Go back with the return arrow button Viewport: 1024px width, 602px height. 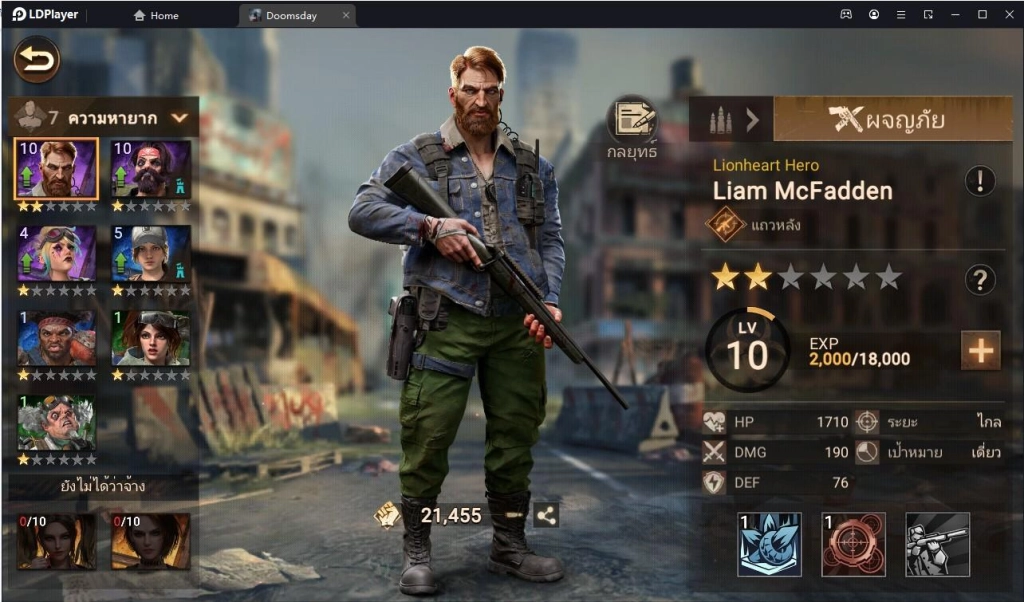[x=37, y=60]
